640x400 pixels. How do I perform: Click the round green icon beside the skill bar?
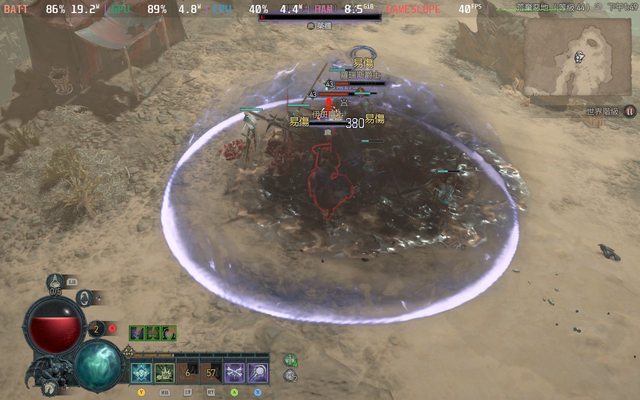(x=290, y=360)
